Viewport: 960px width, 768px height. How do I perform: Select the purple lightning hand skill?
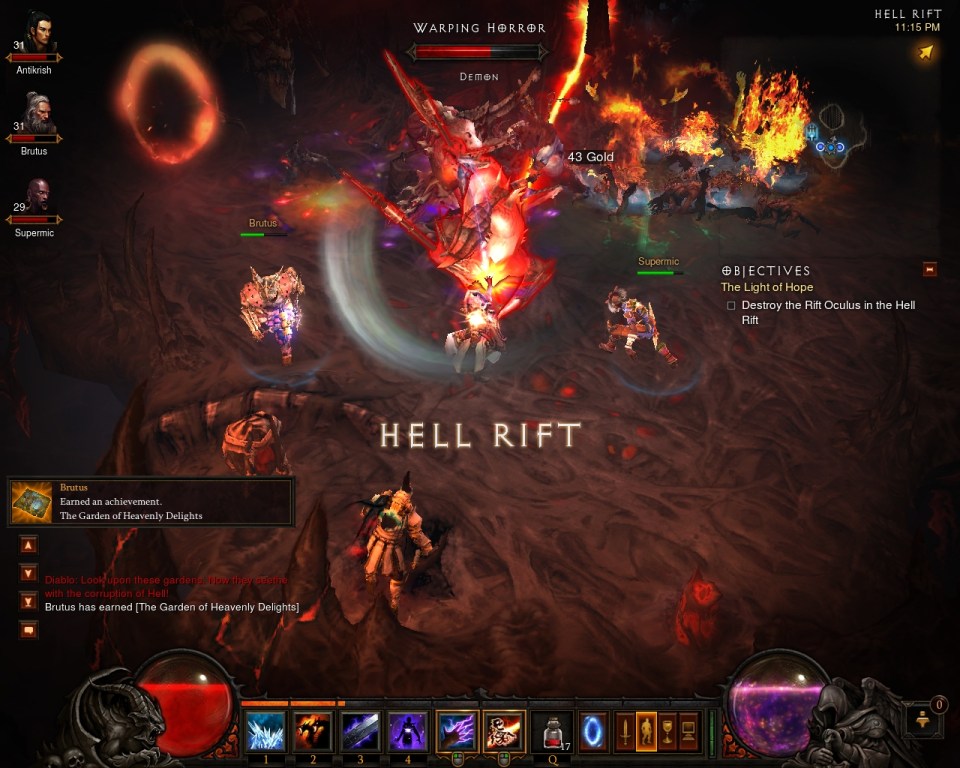click(x=457, y=731)
